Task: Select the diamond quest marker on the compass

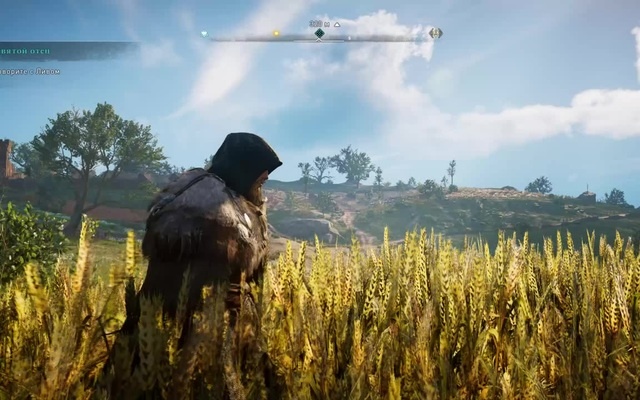Action: 319,33
